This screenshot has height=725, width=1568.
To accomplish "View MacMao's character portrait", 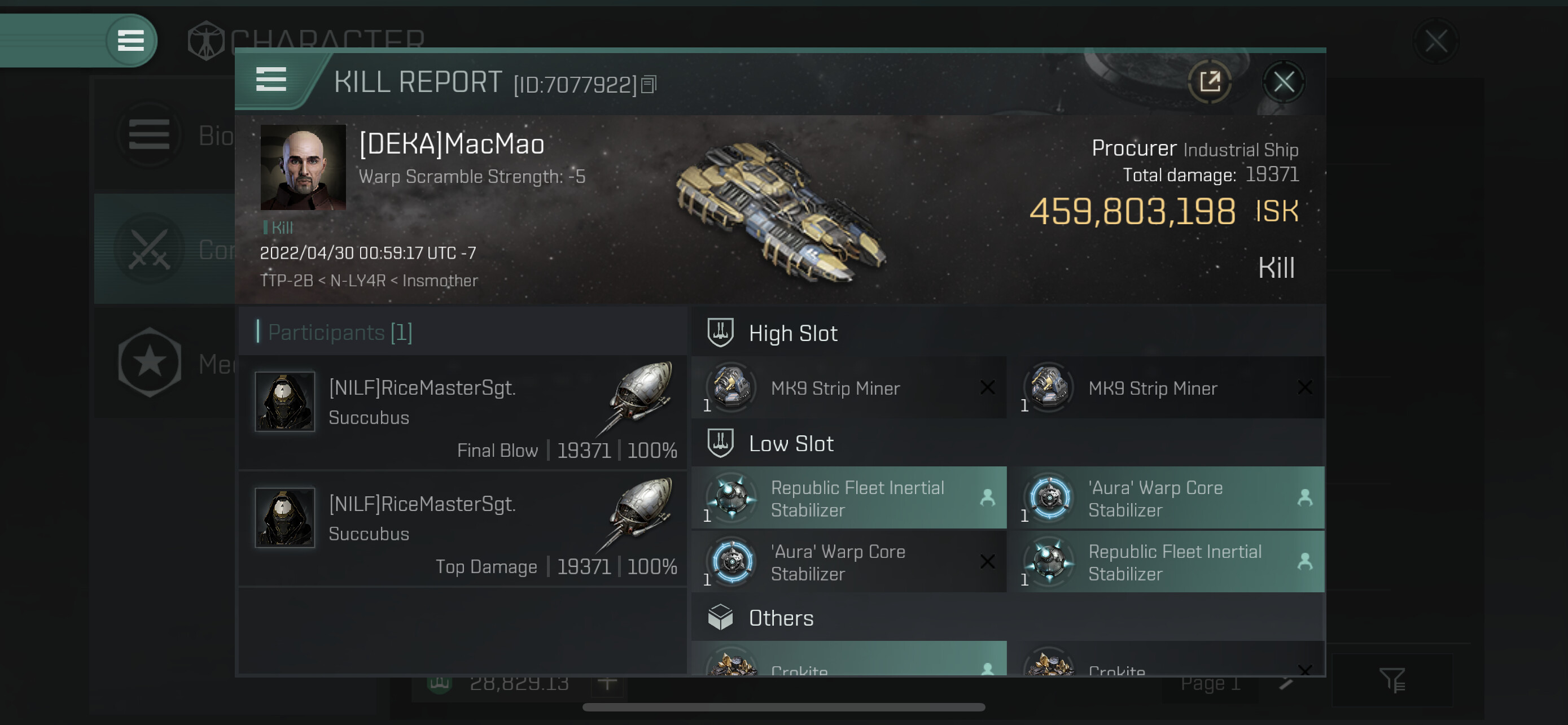I will pyautogui.click(x=303, y=167).
